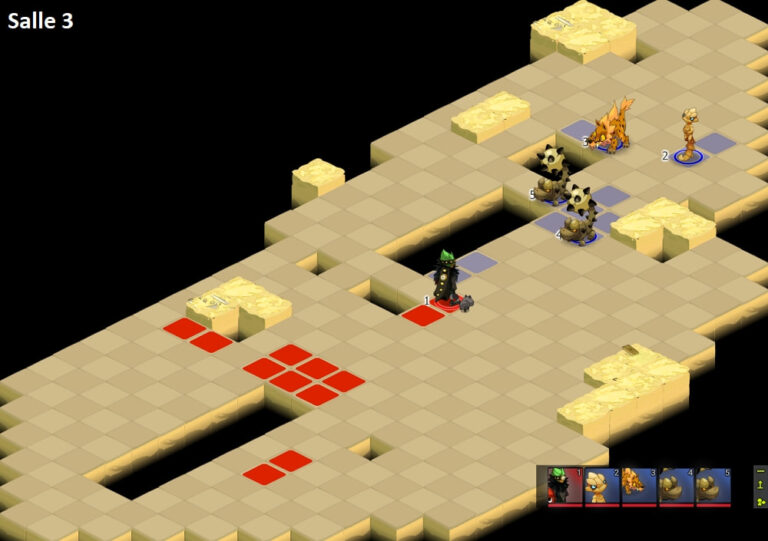Select turn portrait number 2, the tan creature

pyautogui.click(x=602, y=486)
